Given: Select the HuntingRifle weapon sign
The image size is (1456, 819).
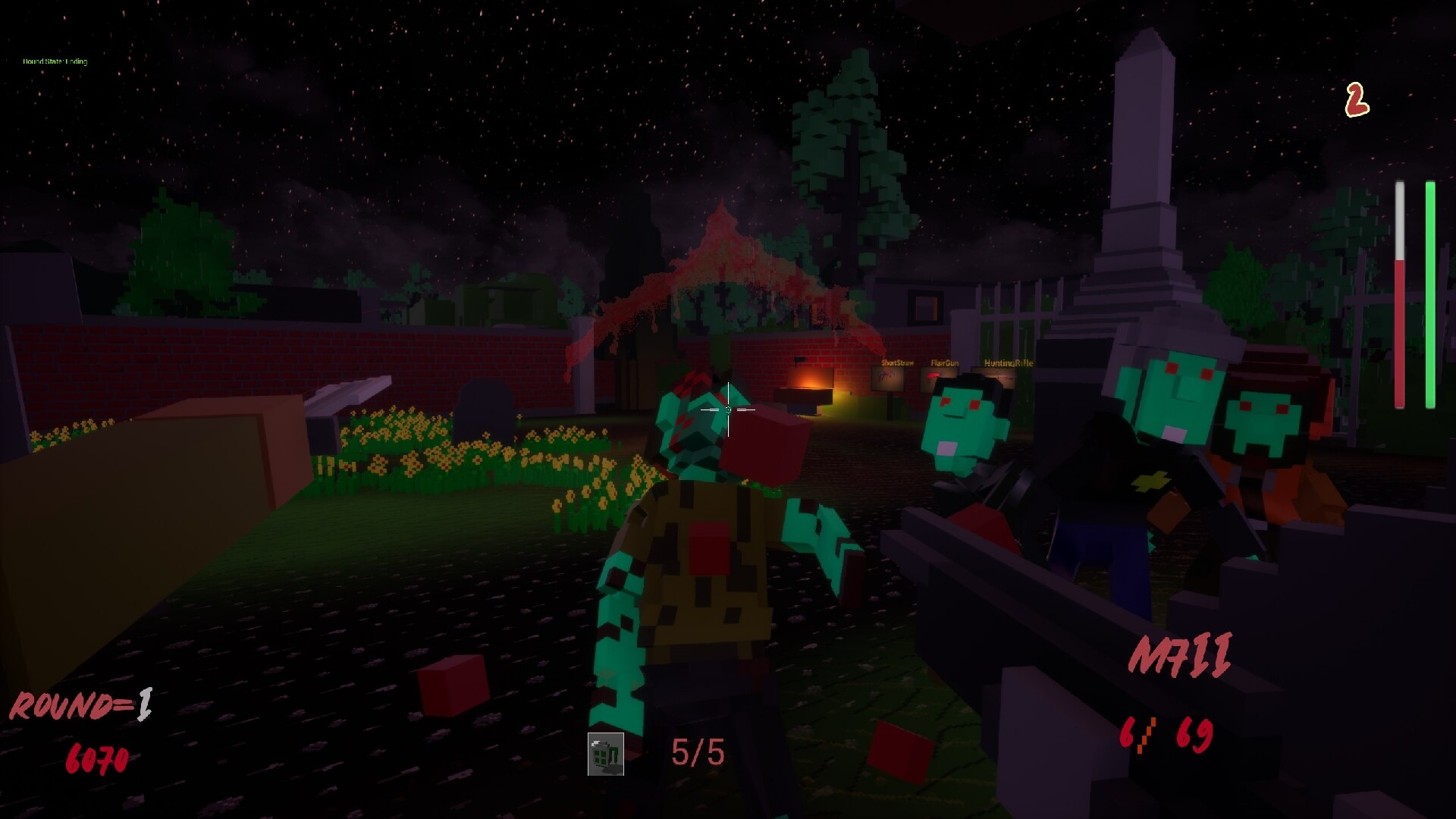Looking at the screenshot, I should point(1009,363).
